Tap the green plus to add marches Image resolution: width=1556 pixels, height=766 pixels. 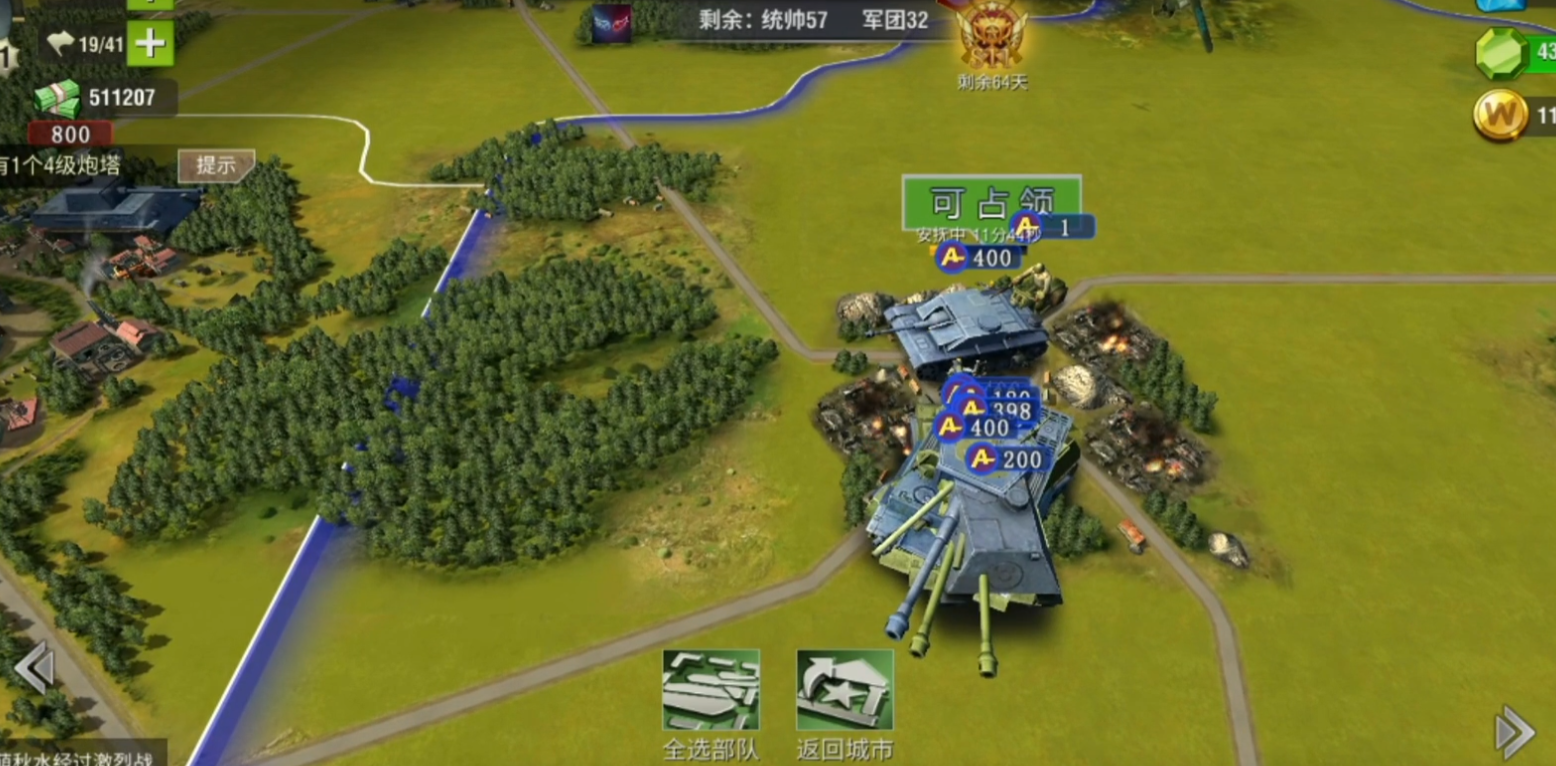tap(151, 44)
